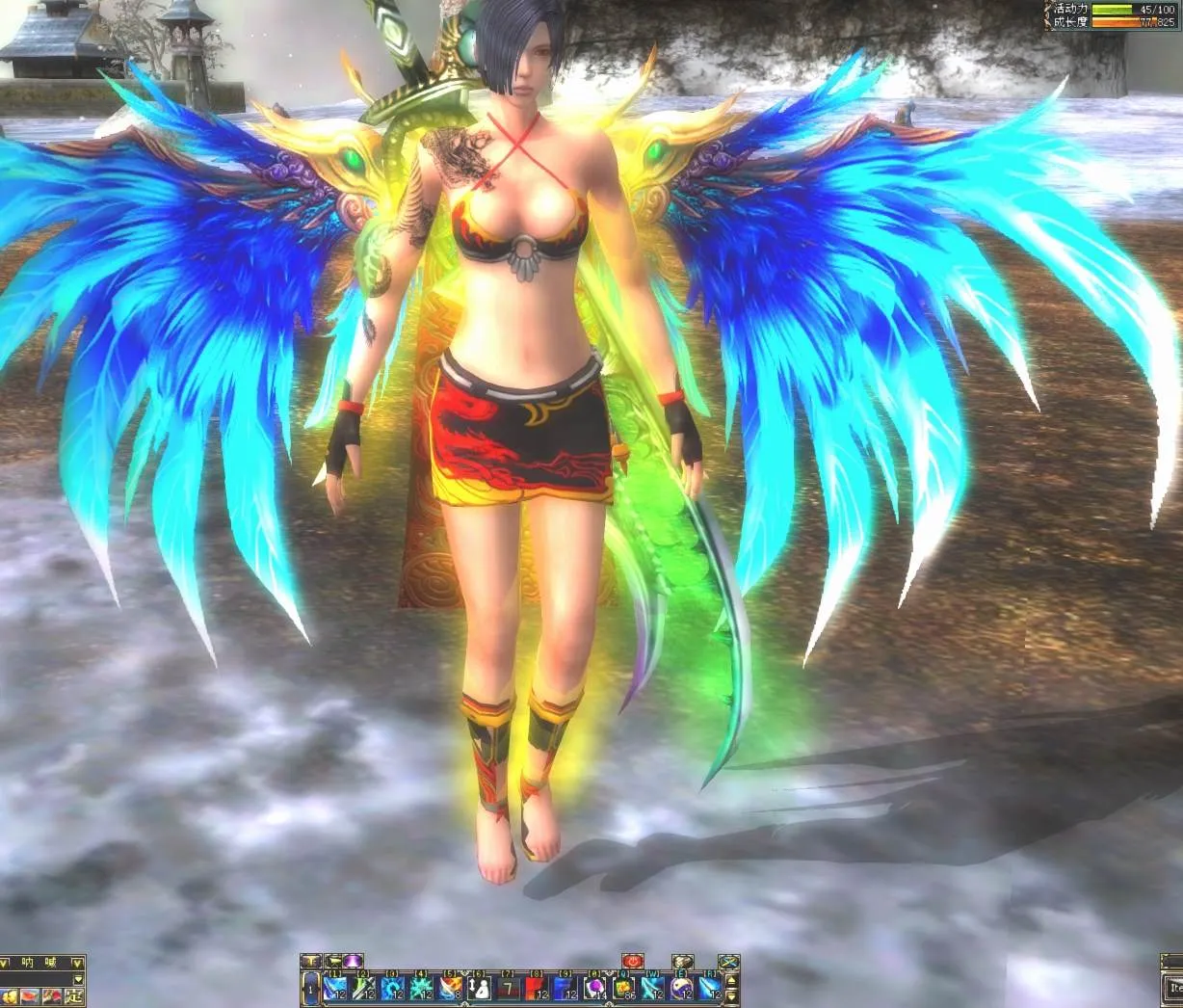Use the red potion item in slot 8
Screen dimensions: 1183x1008
coord(536,989)
